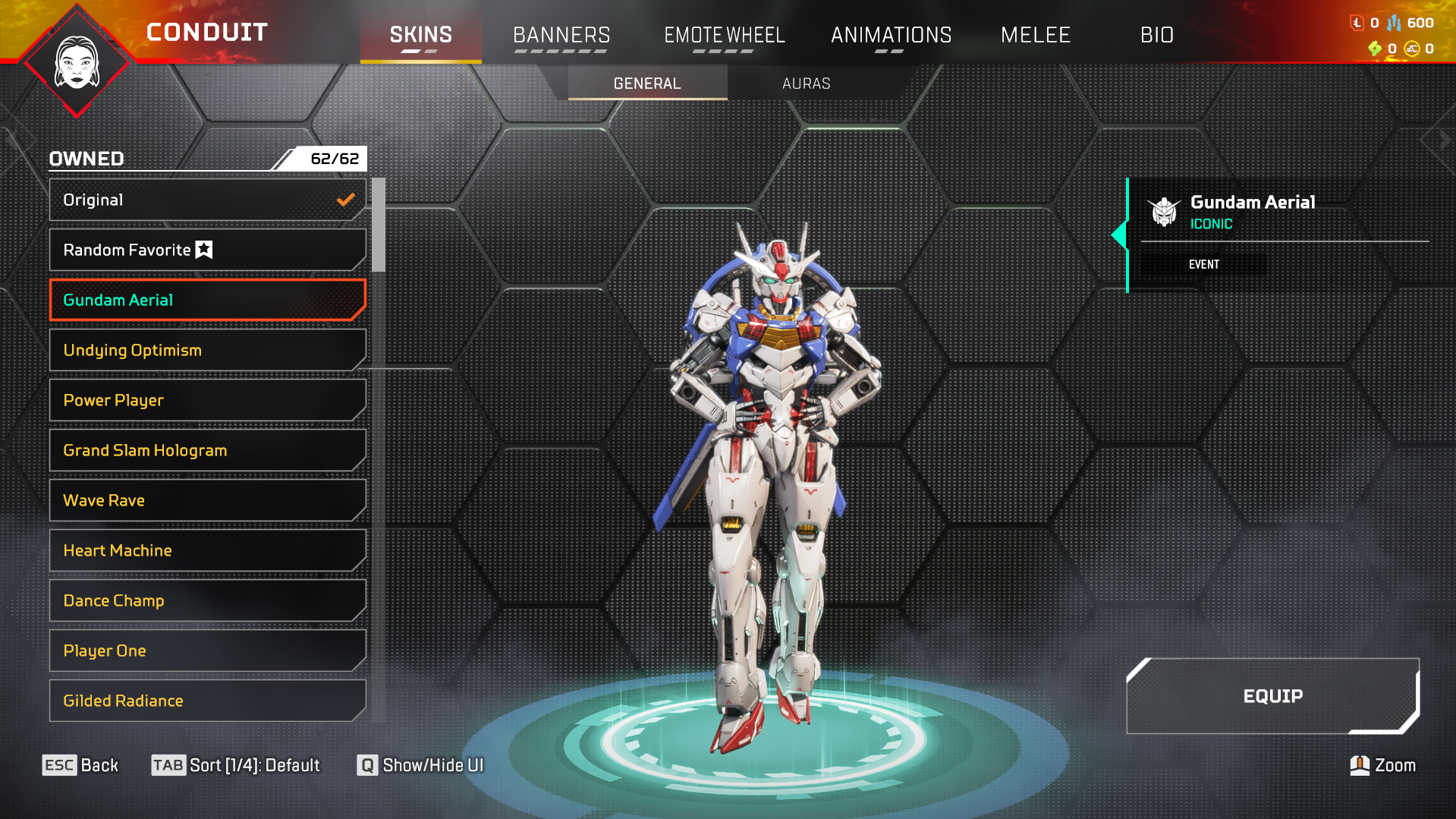Click the Conduit character portrait emblem

77,64
